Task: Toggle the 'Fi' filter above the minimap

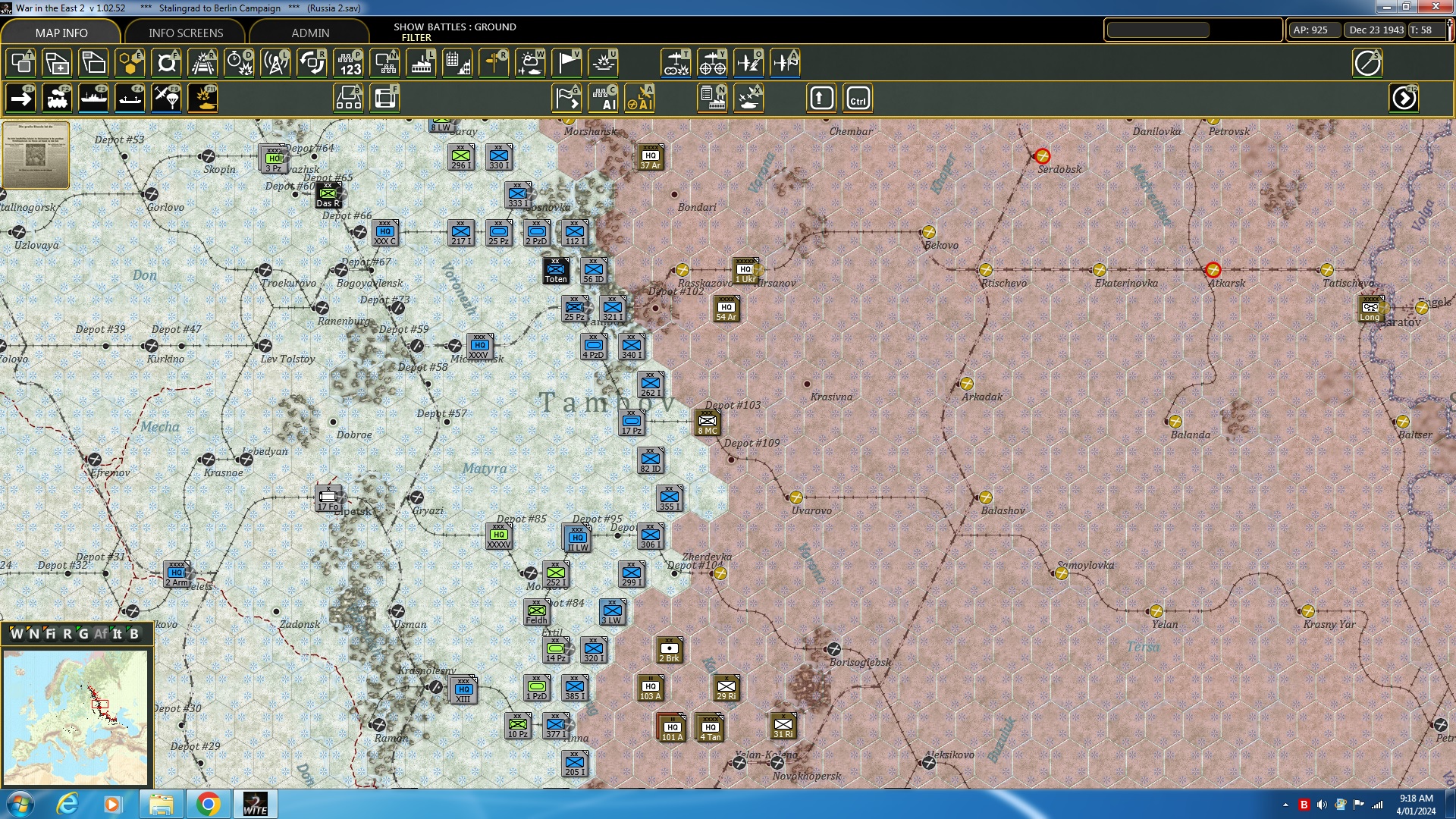Action: tap(51, 635)
